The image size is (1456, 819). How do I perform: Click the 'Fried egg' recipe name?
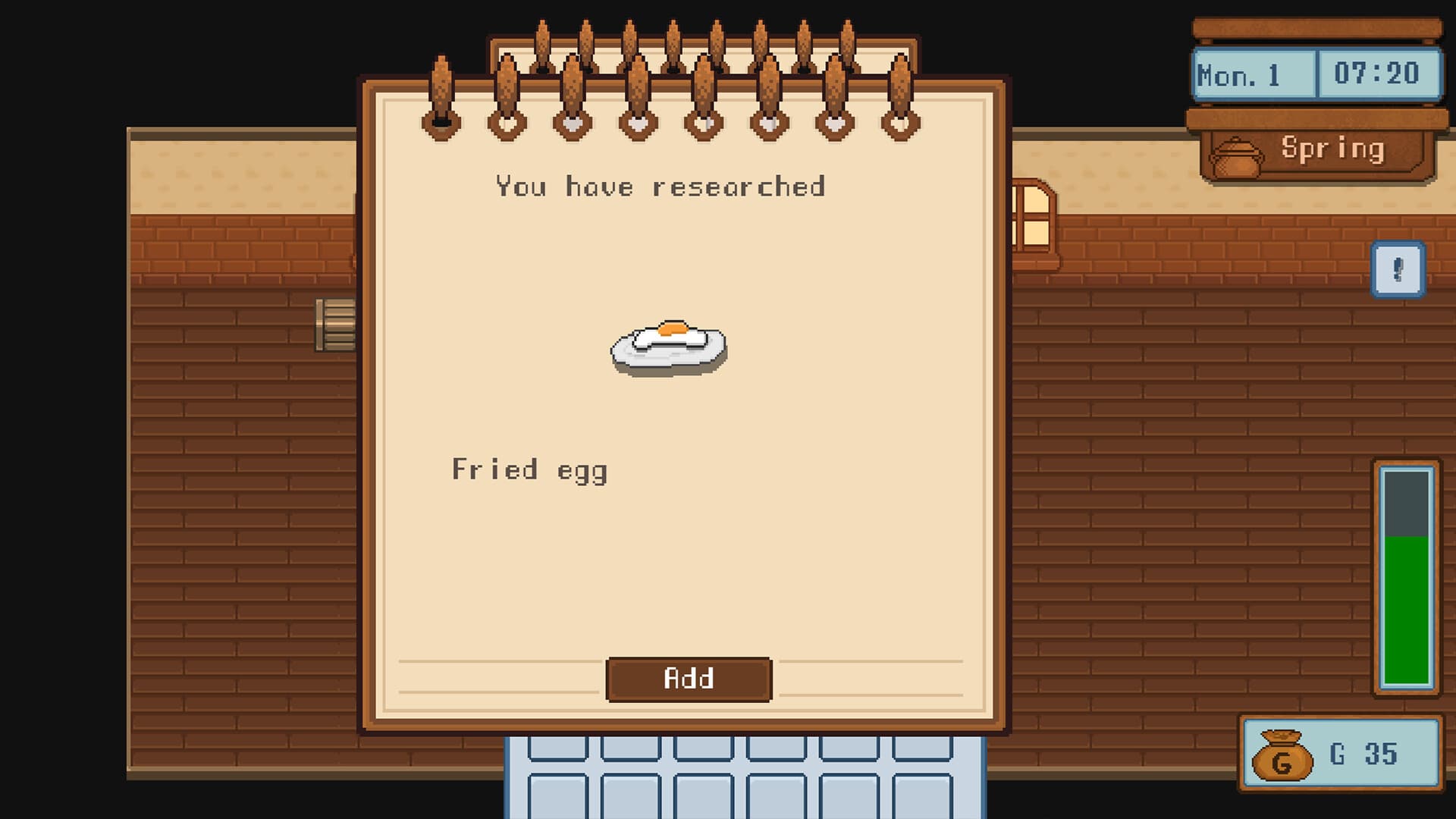[529, 470]
